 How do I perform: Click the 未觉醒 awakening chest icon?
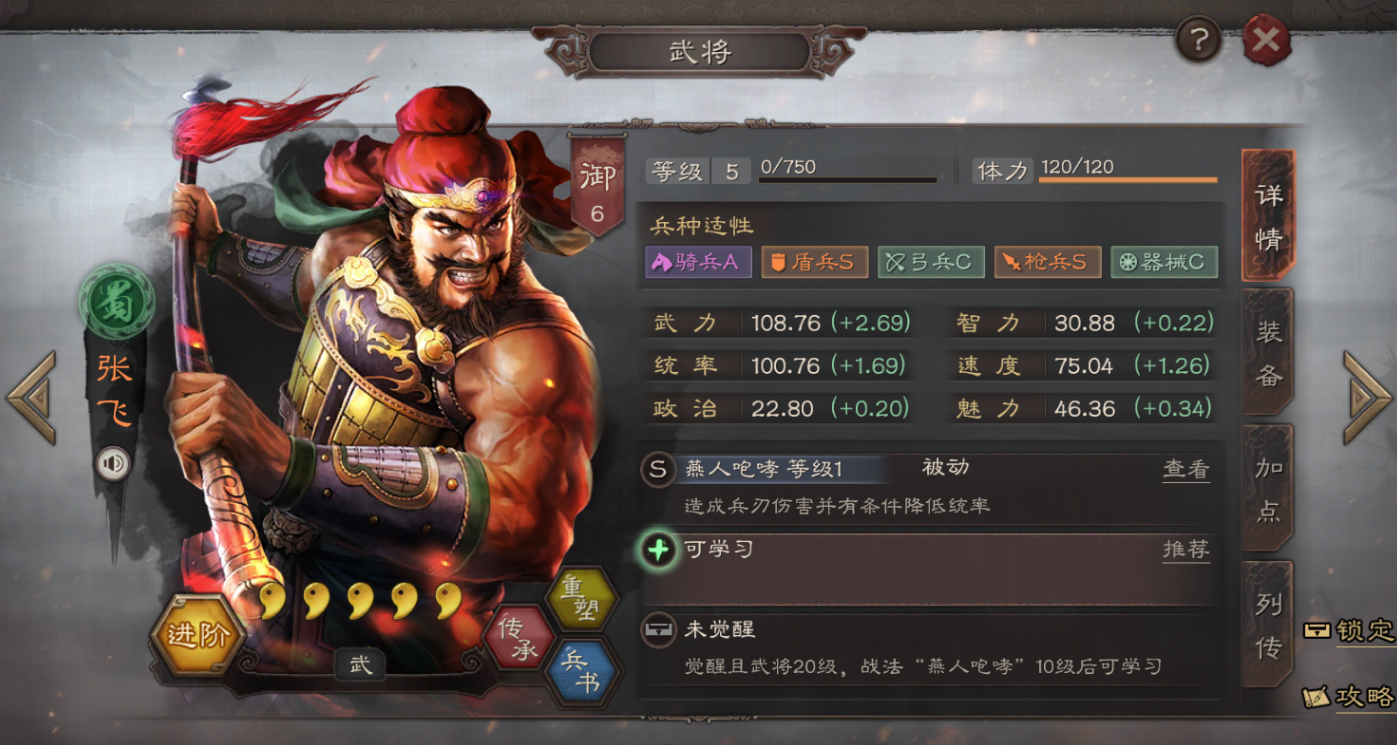tap(658, 631)
